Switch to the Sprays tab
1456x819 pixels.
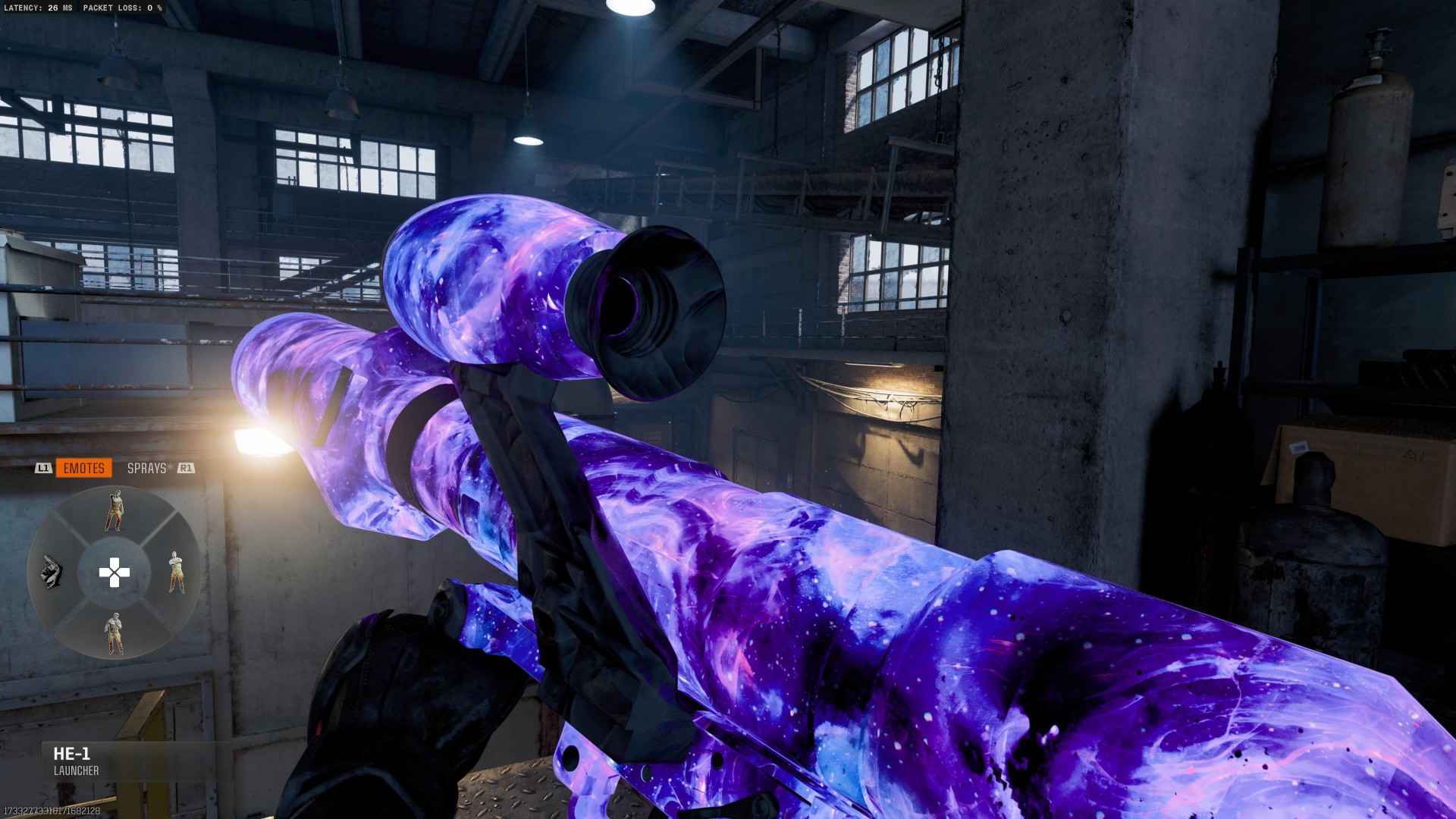click(146, 468)
